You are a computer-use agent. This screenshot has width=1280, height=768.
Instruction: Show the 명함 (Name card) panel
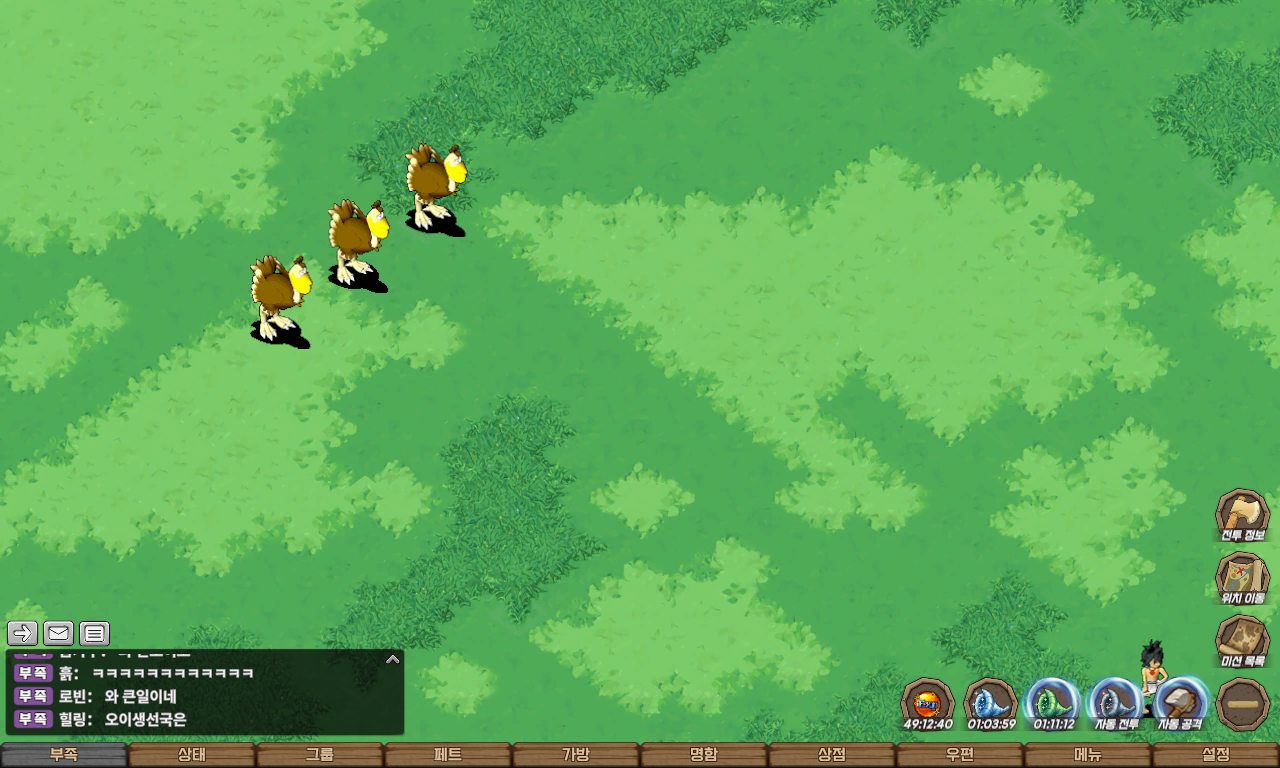tap(704, 755)
